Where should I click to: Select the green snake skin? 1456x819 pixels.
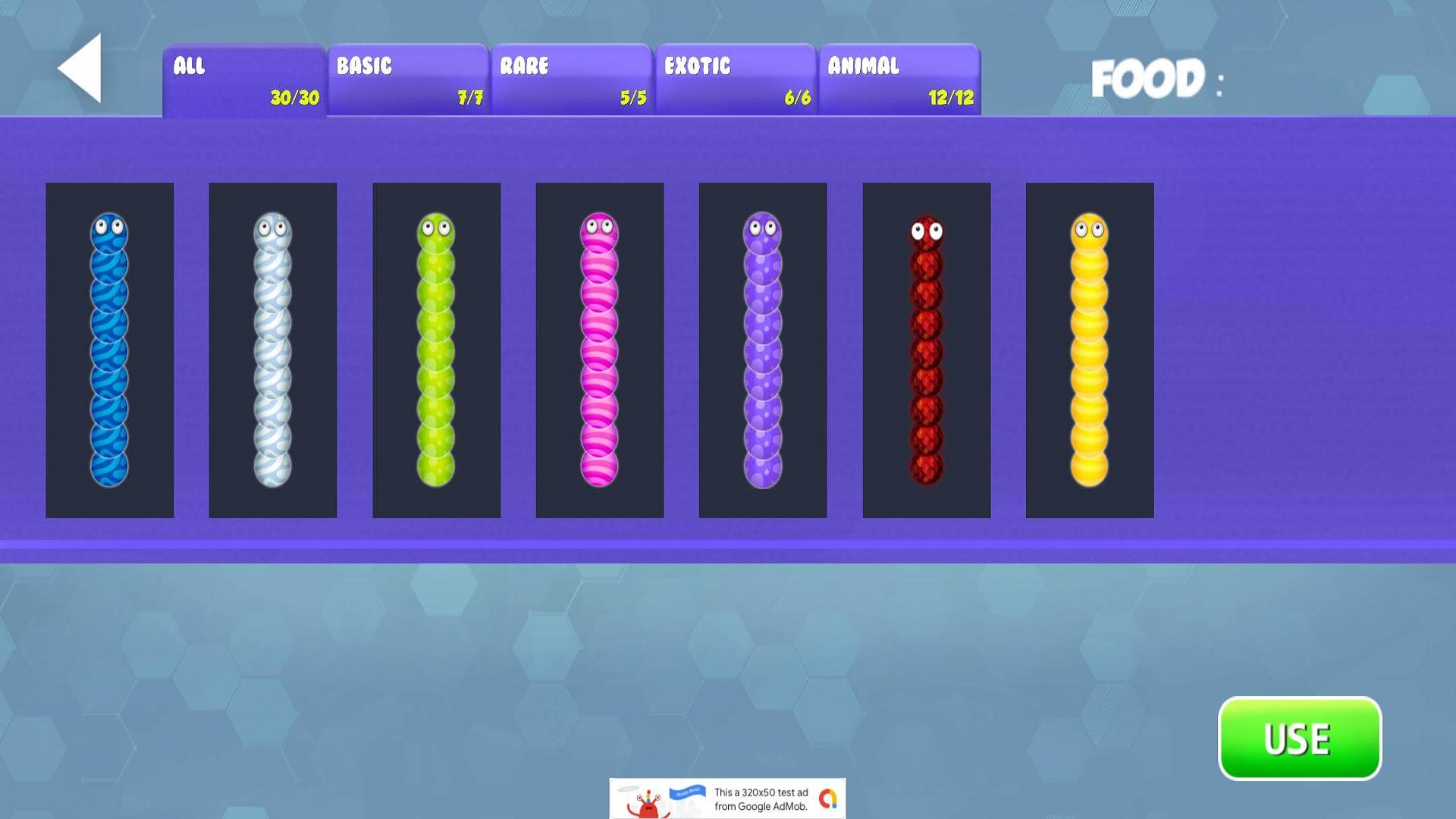pyautogui.click(x=435, y=349)
